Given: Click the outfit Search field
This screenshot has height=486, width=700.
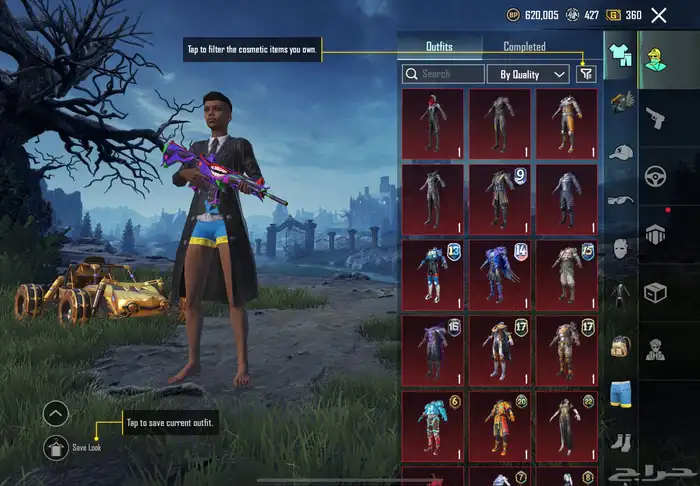Looking at the screenshot, I should point(443,74).
